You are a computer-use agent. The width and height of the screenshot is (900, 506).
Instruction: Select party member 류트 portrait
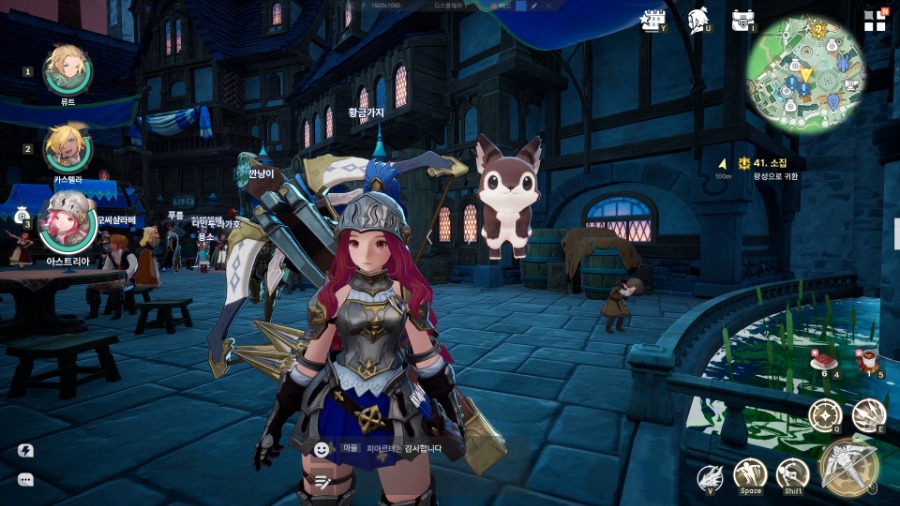point(68,68)
